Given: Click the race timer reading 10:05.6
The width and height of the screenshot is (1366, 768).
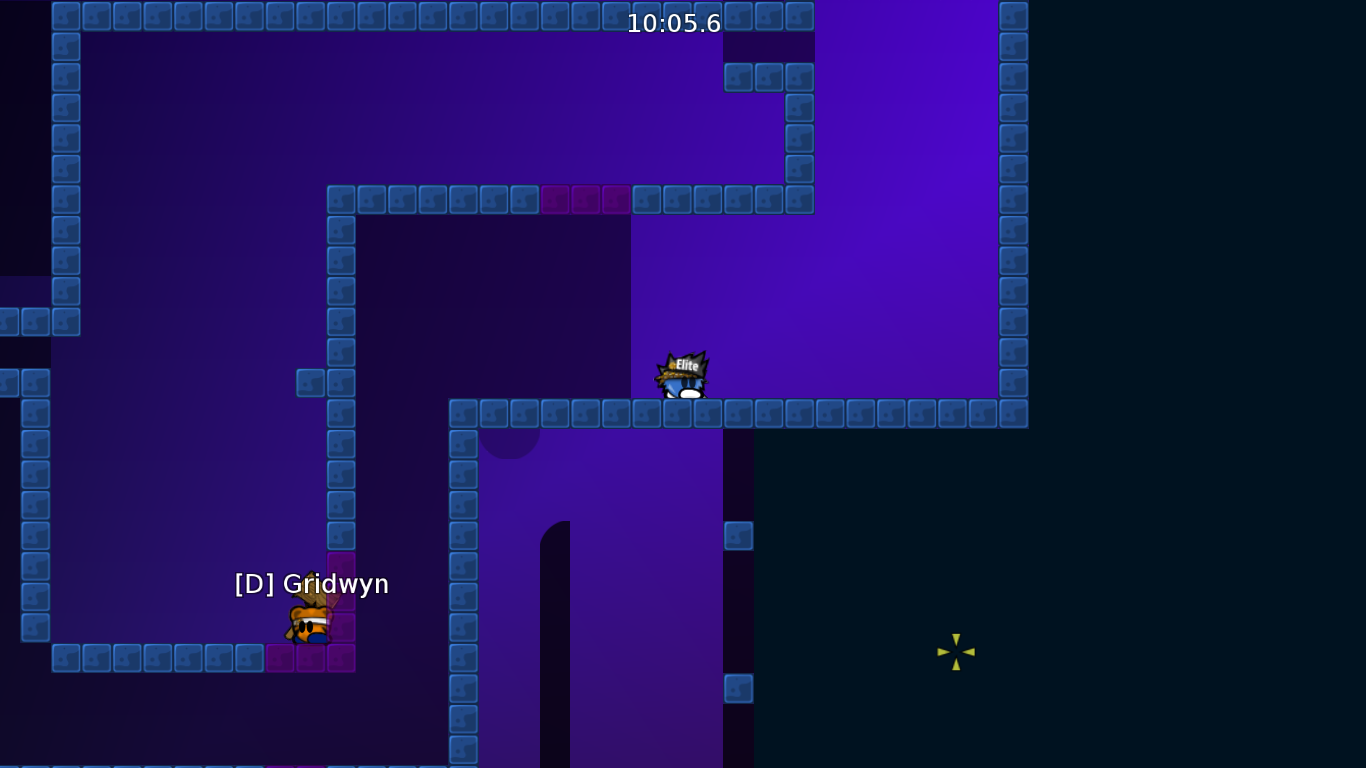Looking at the screenshot, I should (673, 24).
